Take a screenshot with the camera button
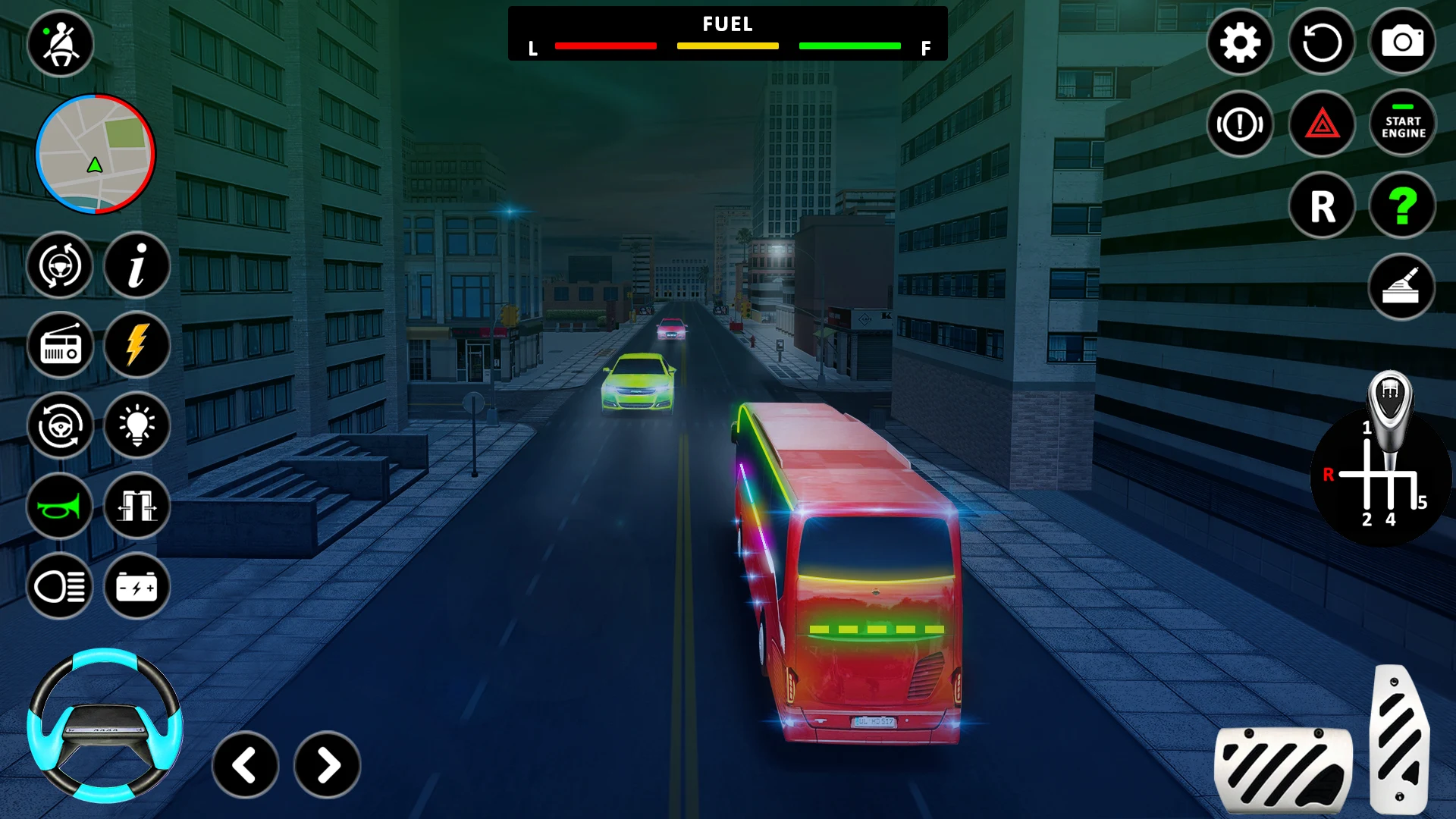Image resolution: width=1456 pixels, height=819 pixels. [x=1402, y=42]
